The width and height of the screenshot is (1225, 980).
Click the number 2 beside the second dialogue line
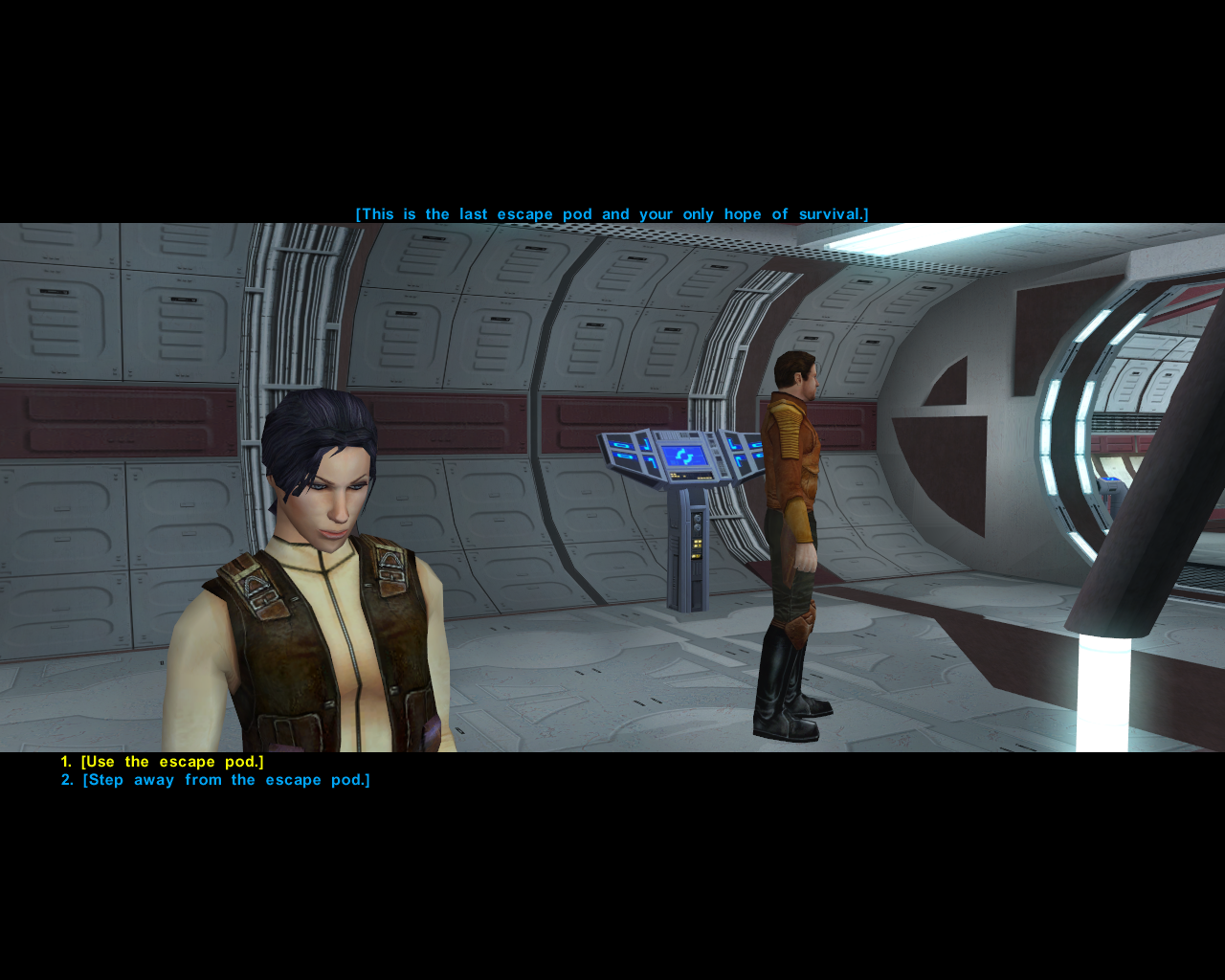(65, 779)
